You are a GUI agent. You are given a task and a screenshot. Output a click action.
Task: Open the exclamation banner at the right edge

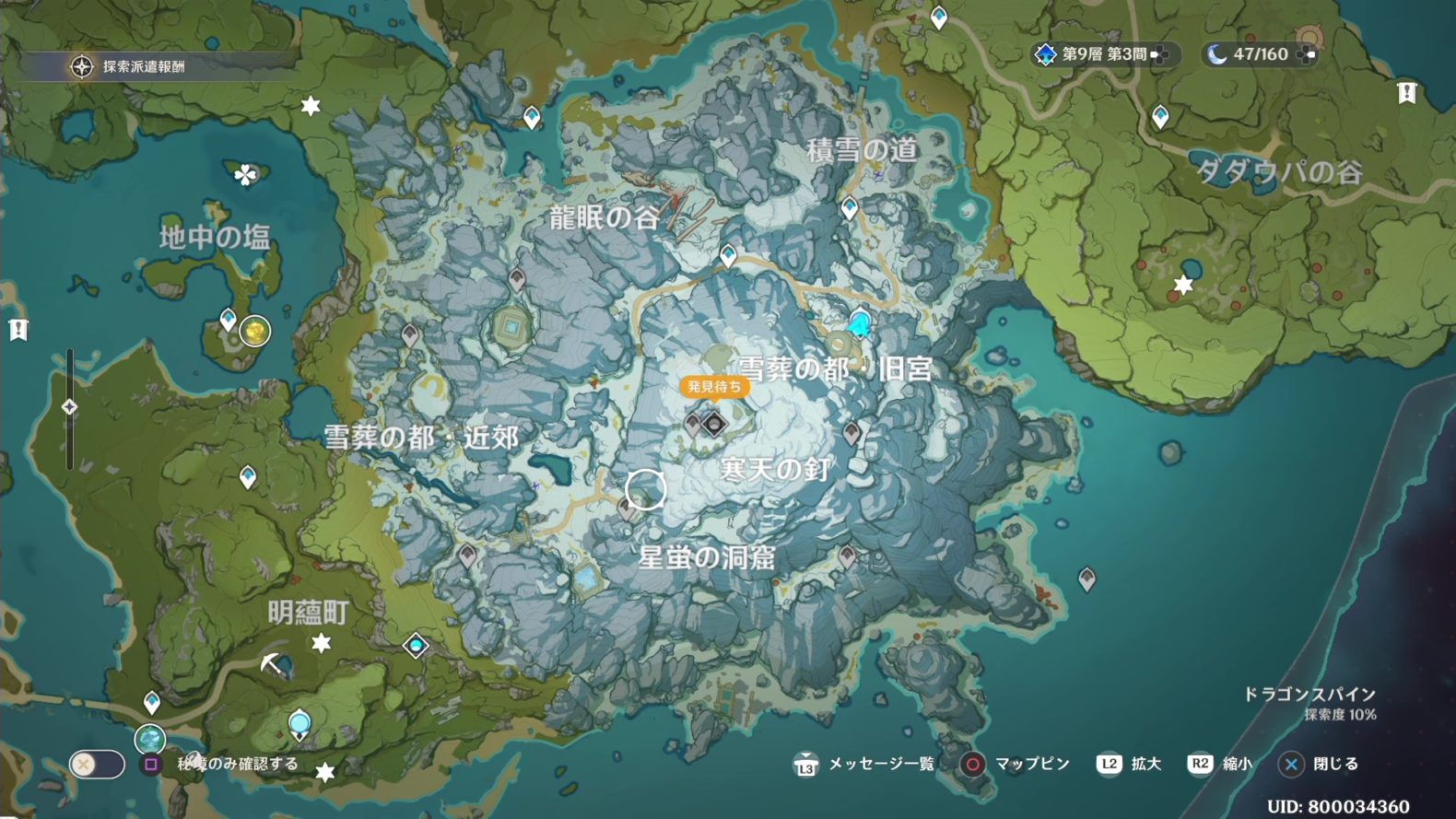[x=1406, y=92]
